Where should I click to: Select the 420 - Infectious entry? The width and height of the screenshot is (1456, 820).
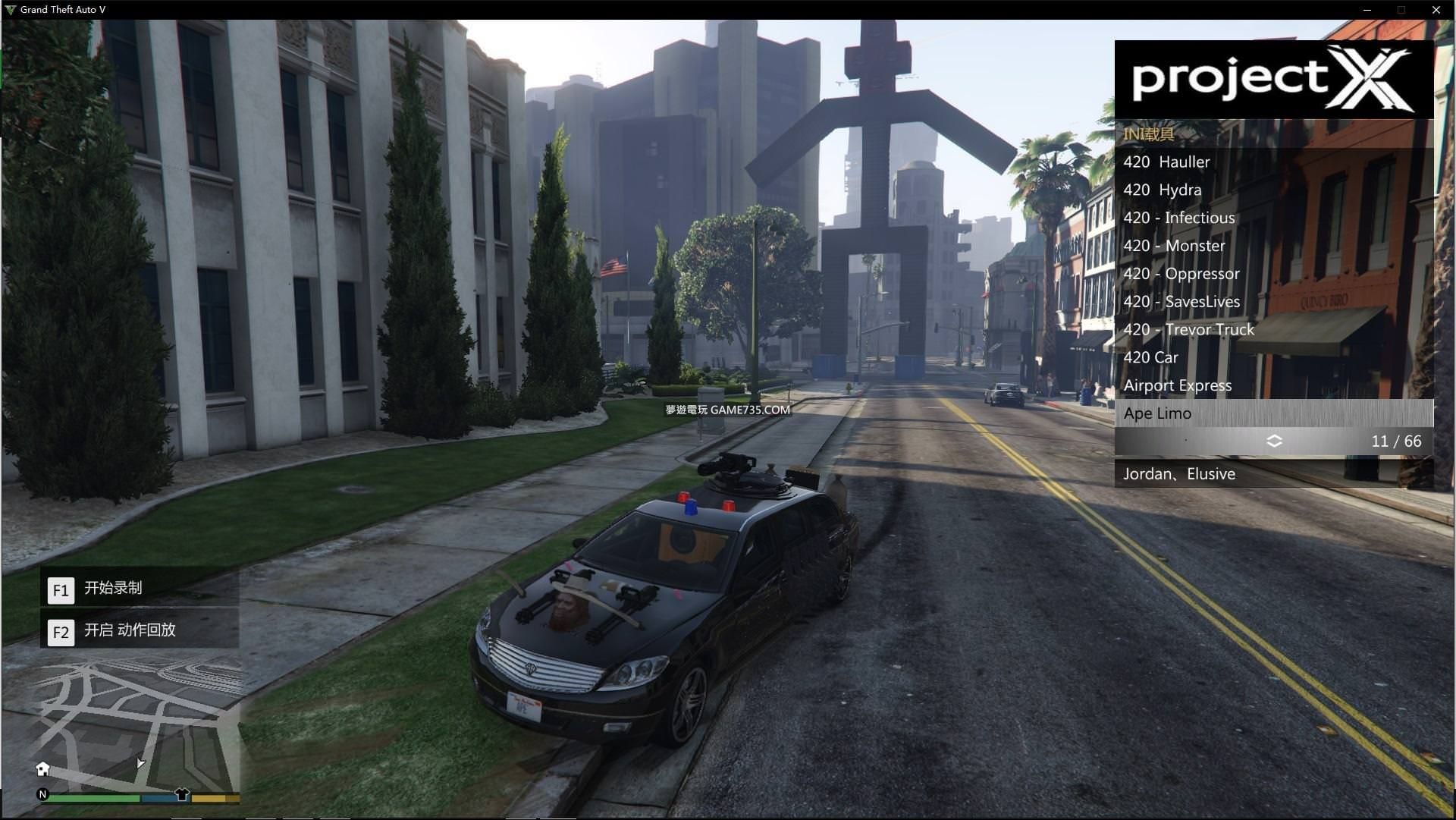1178,218
